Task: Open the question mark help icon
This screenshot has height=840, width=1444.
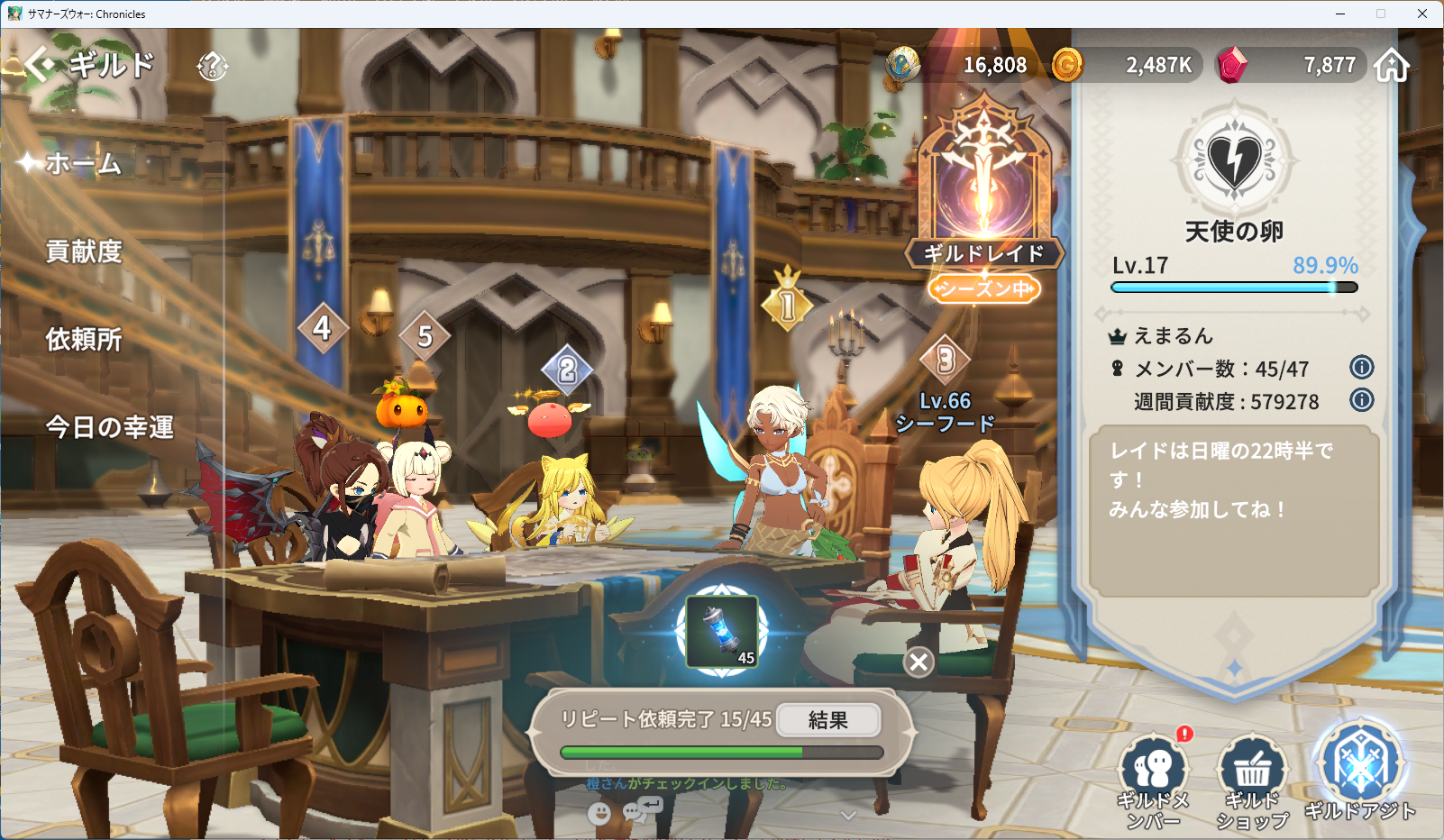Action: 213,66
